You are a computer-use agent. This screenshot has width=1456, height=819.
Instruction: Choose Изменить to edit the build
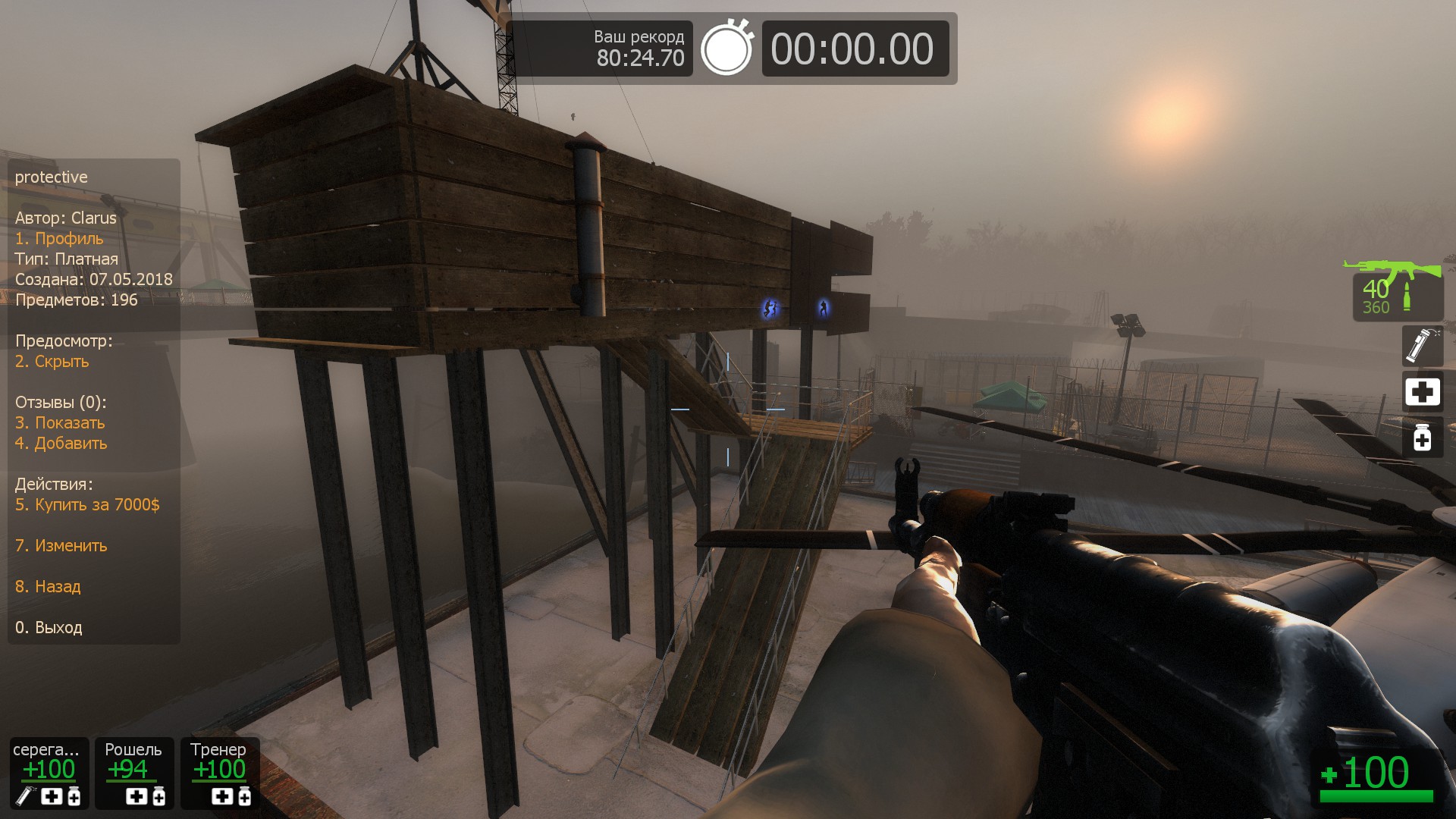pos(61,546)
